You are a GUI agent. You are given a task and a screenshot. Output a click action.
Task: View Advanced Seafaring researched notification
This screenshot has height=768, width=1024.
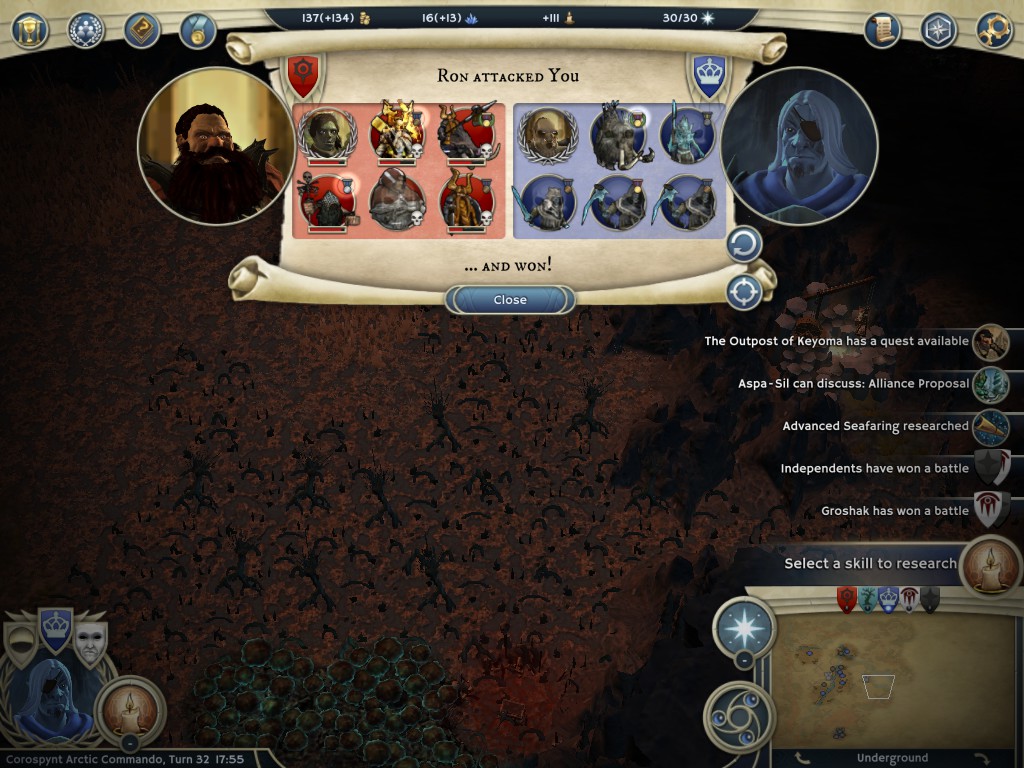click(x=875, y=426)
